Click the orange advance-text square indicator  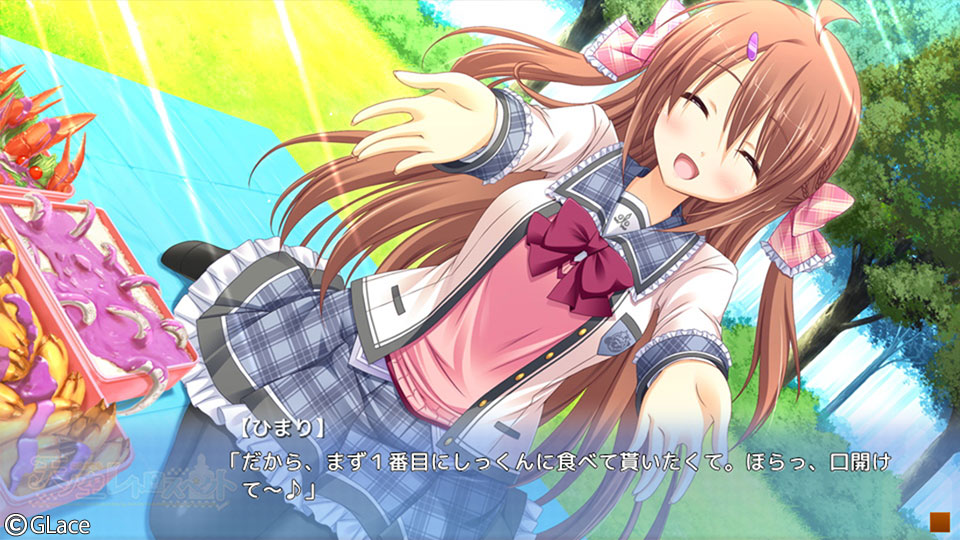[937, 521]
